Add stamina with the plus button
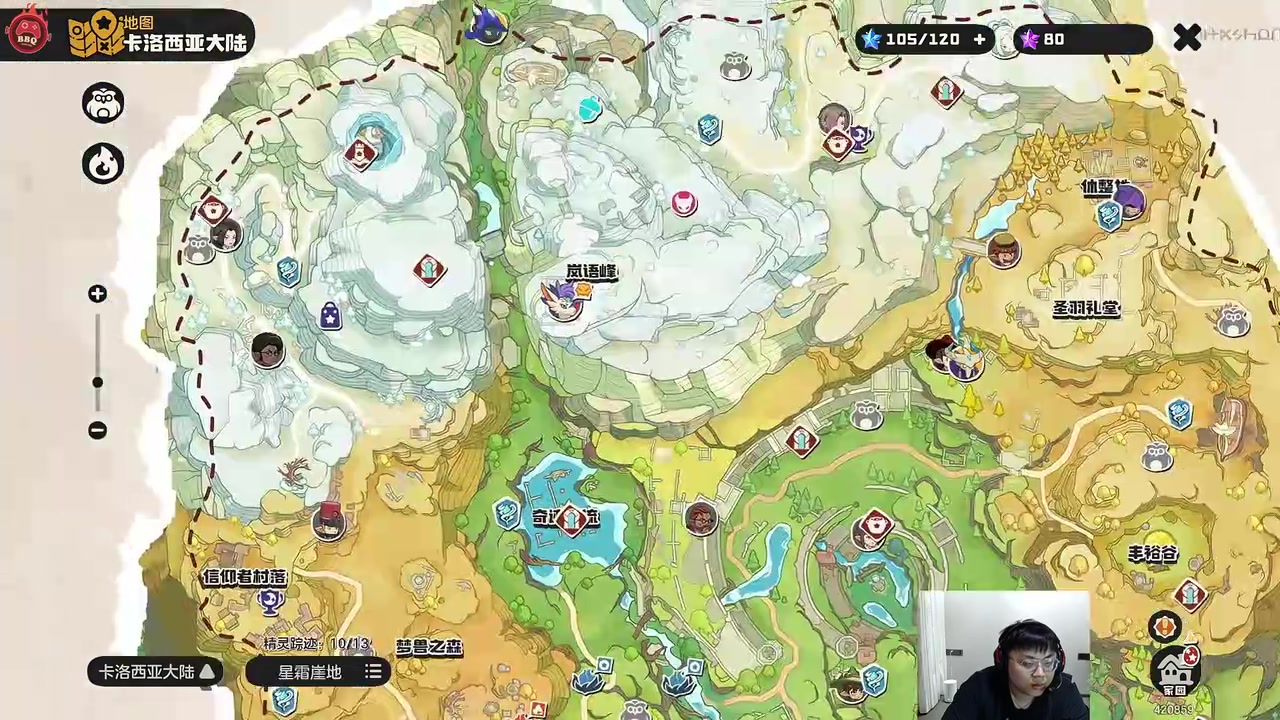Viewport: 1280px width, 720px height. click(x=979, y=39)
